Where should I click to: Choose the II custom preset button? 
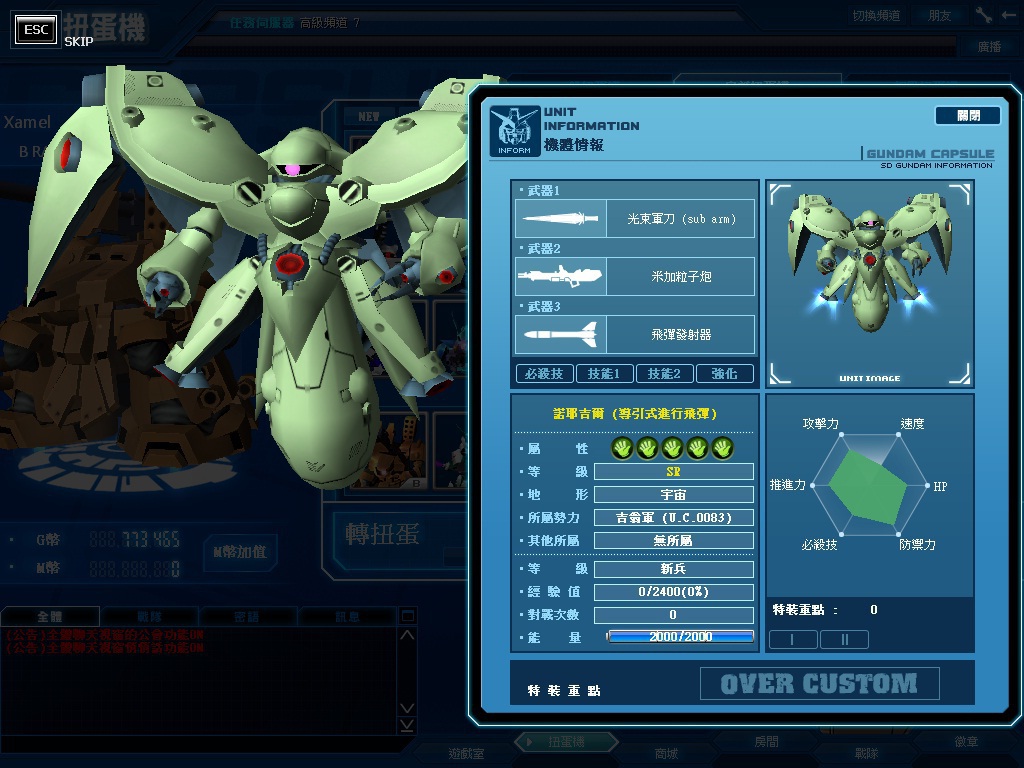(844, 639)
